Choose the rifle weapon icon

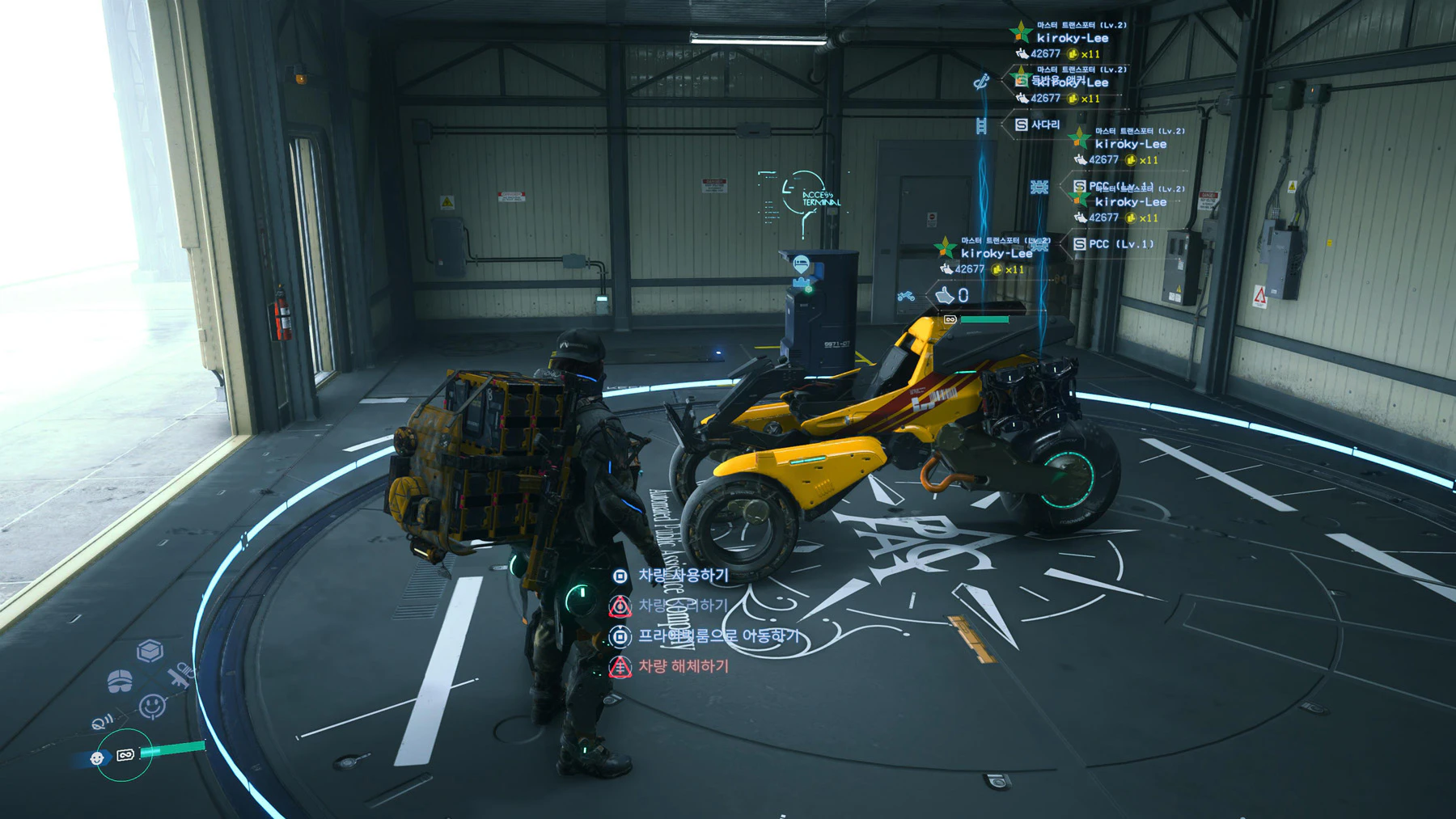pos(181,674)
